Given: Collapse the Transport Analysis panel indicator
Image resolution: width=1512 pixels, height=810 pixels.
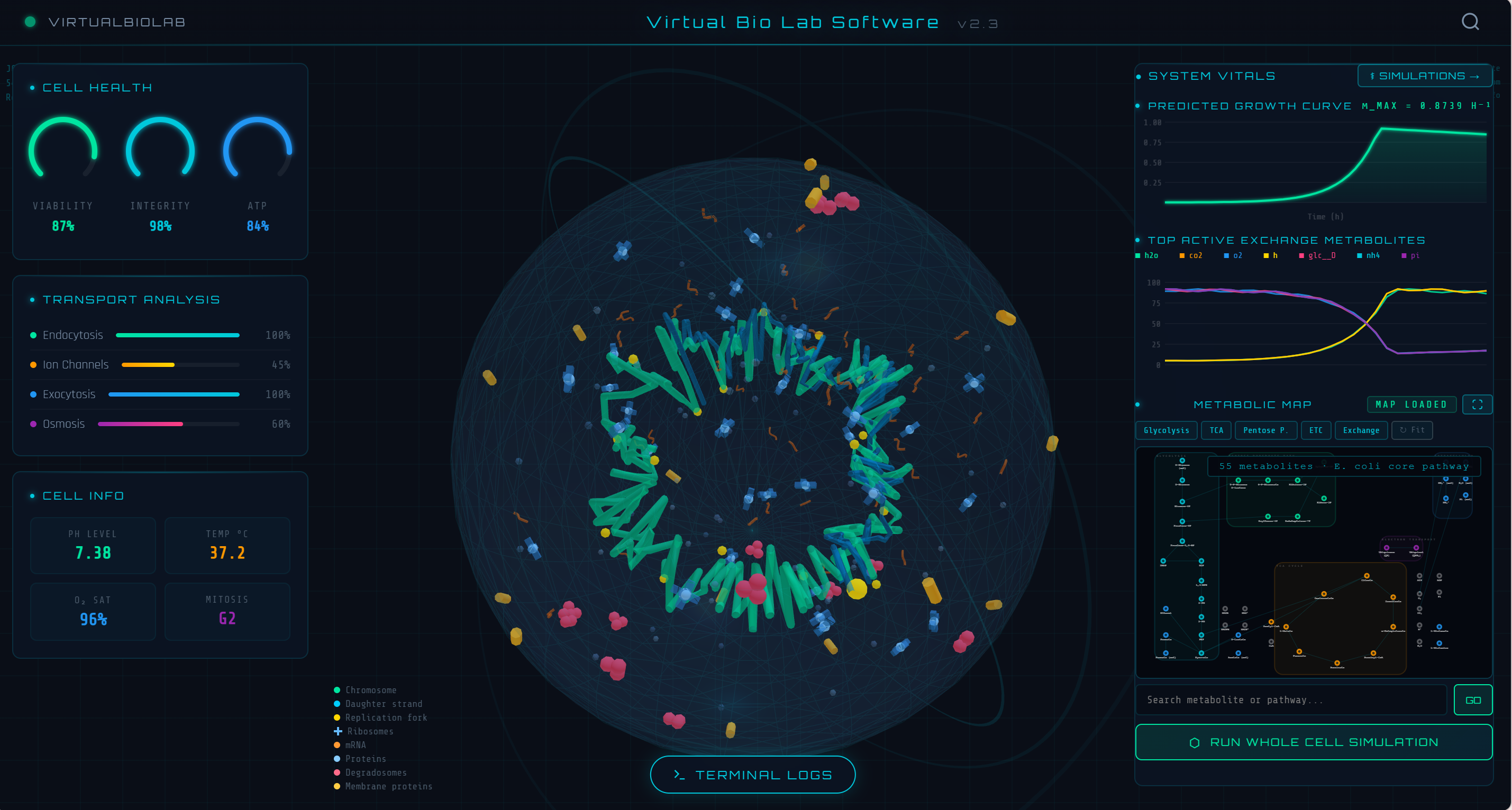Looking at the screenshot, I should click(32, 299).
